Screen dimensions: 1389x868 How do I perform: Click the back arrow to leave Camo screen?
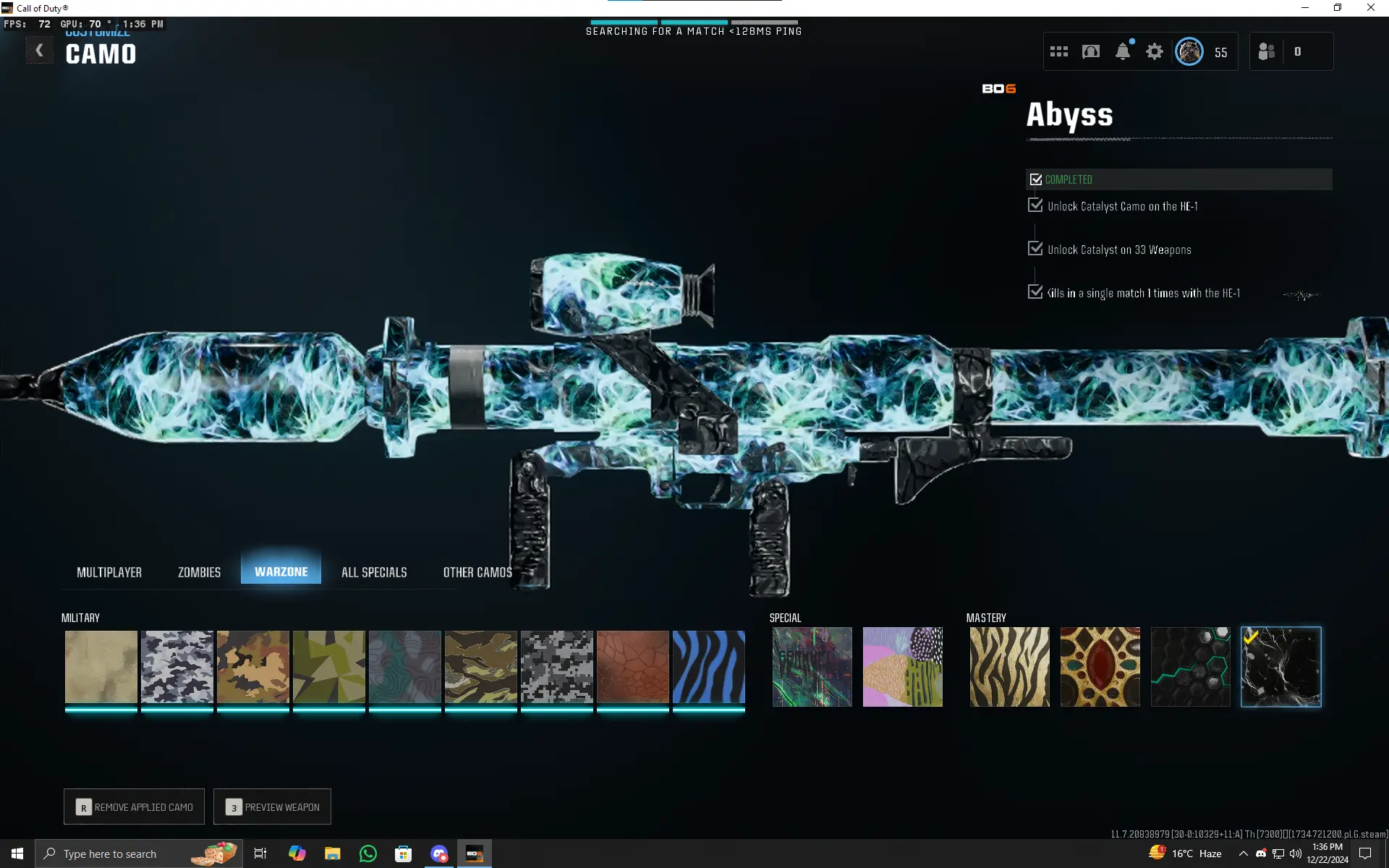point(40,49)
